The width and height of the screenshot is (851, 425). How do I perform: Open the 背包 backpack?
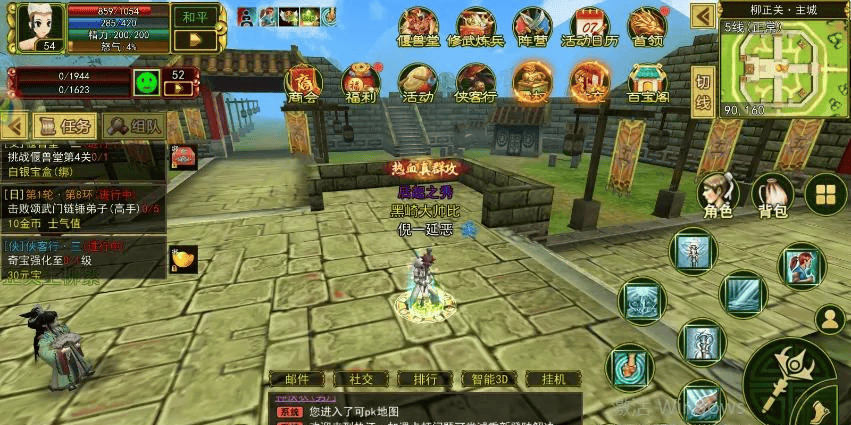click(772, 195)
